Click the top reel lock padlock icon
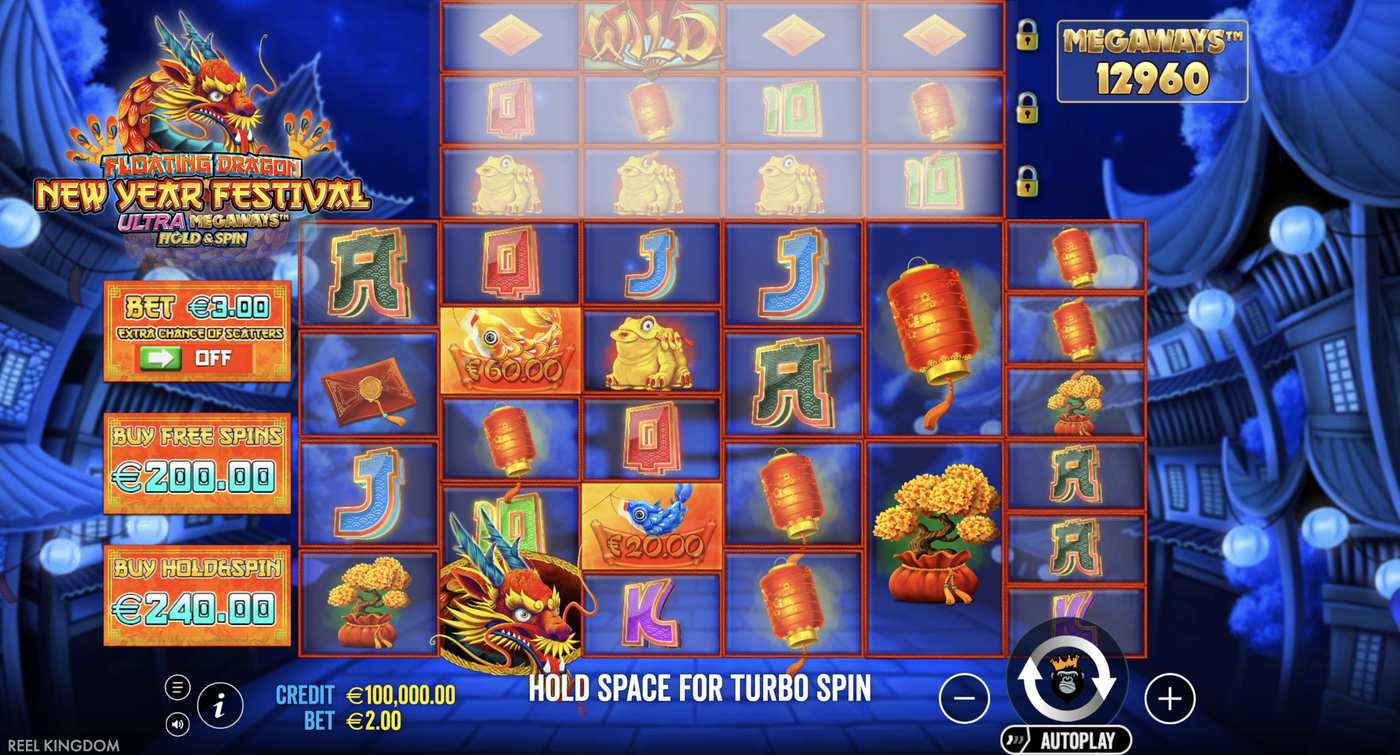This screenshot has width=1400, height=755. point(1030,35)
